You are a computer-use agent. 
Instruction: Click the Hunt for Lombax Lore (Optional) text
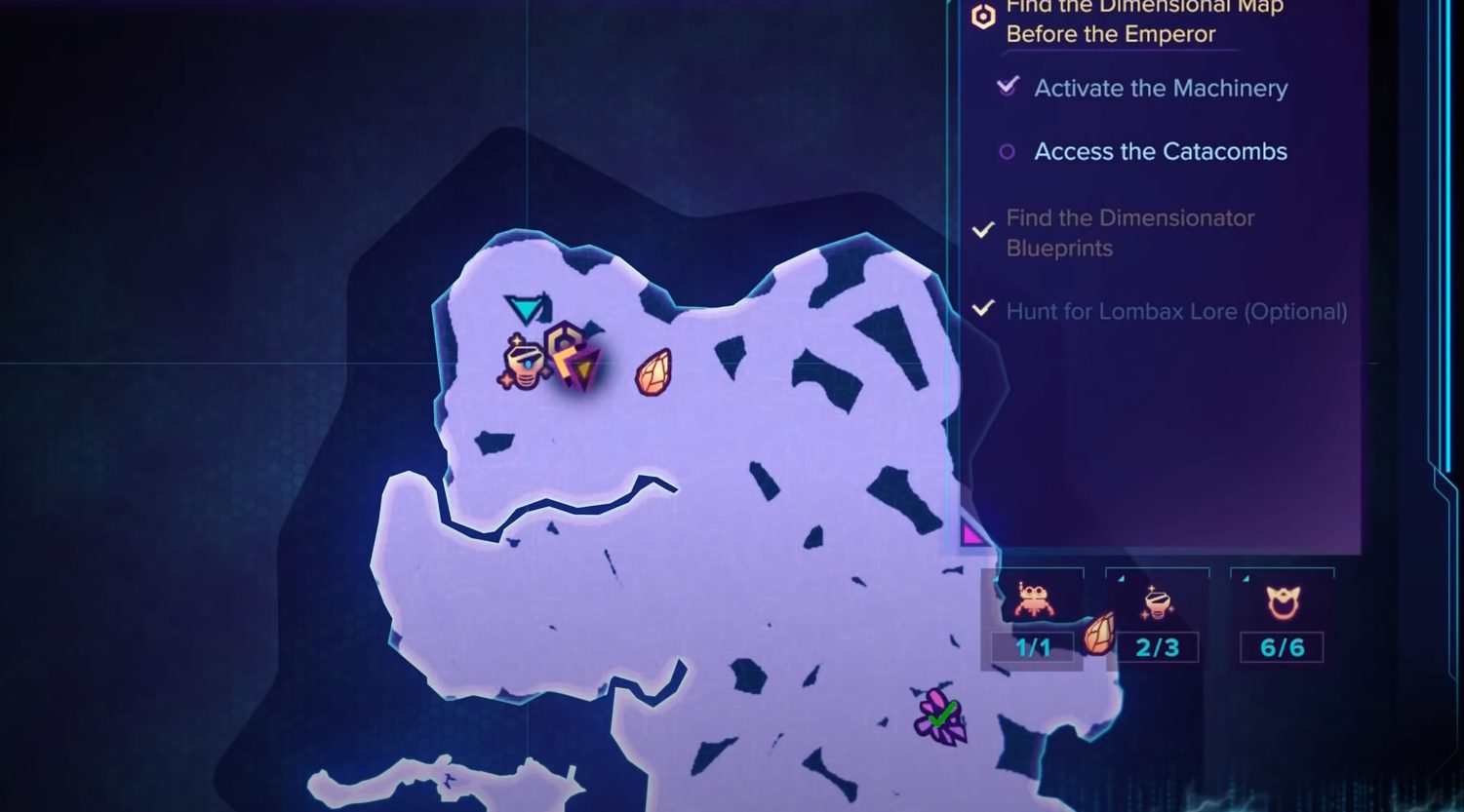pos(1174,311)
